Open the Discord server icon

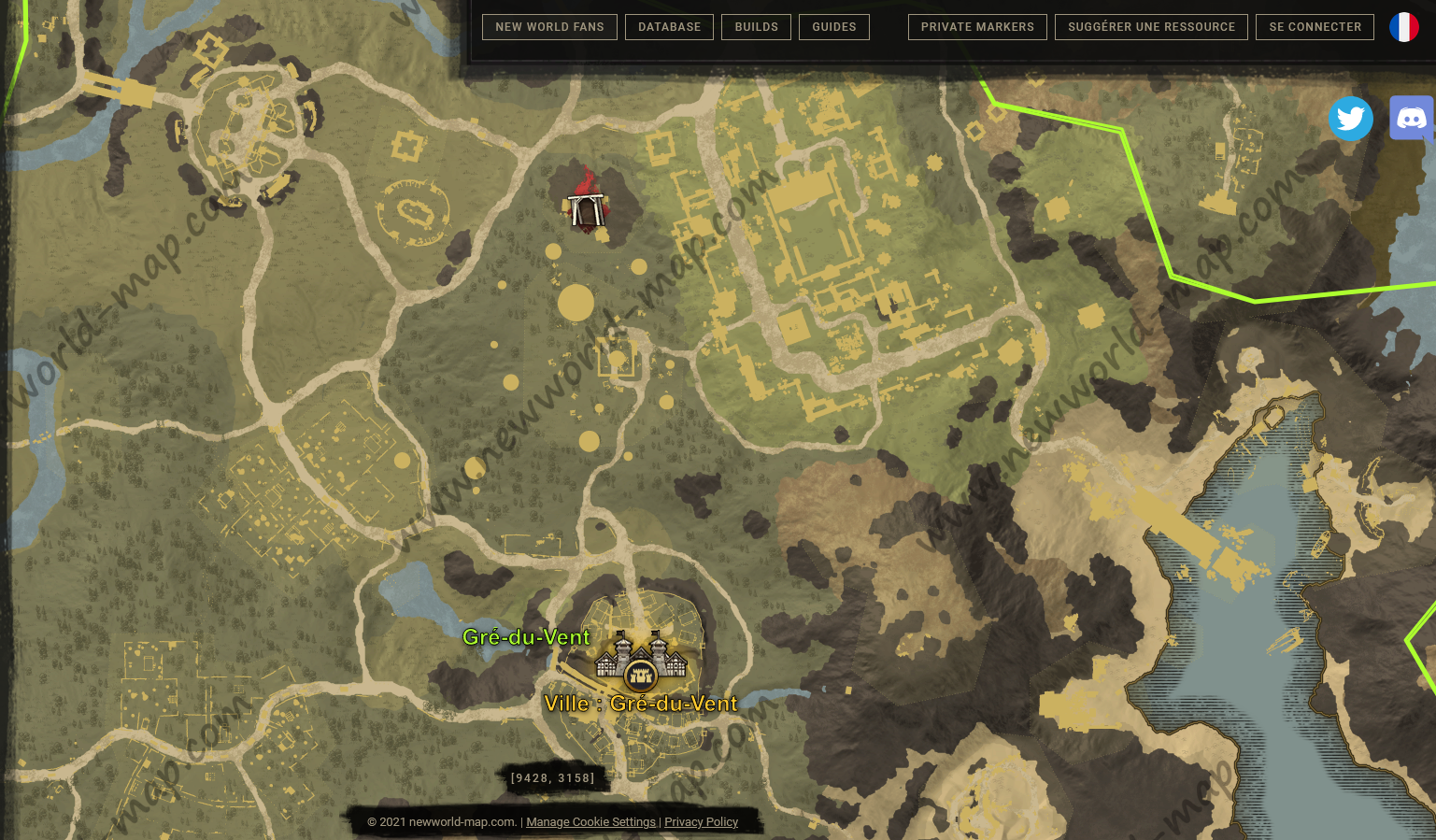pyautogui.click(x=1411, y=119)
